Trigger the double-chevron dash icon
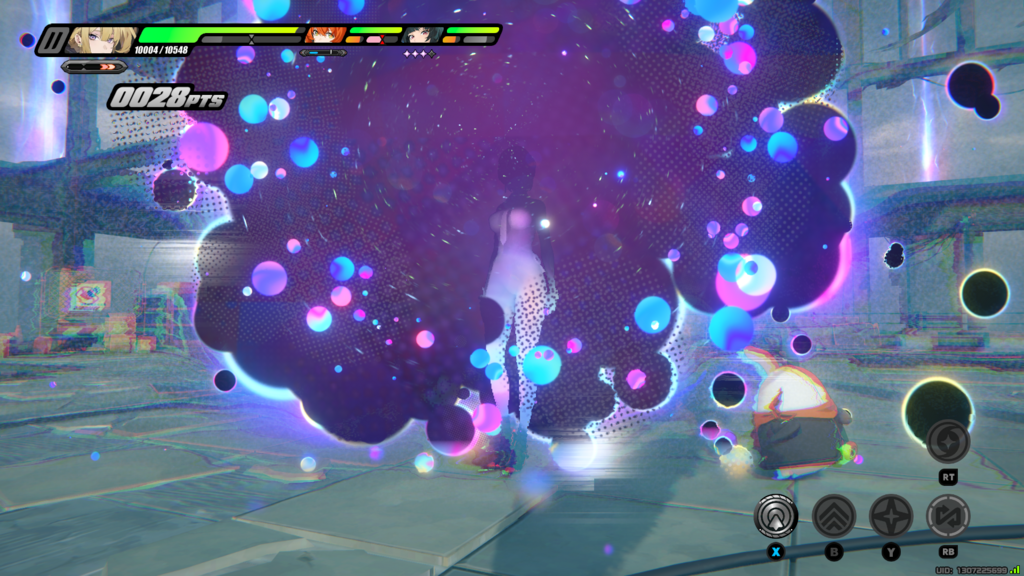1024x576 pixels. tap(833, 517)
